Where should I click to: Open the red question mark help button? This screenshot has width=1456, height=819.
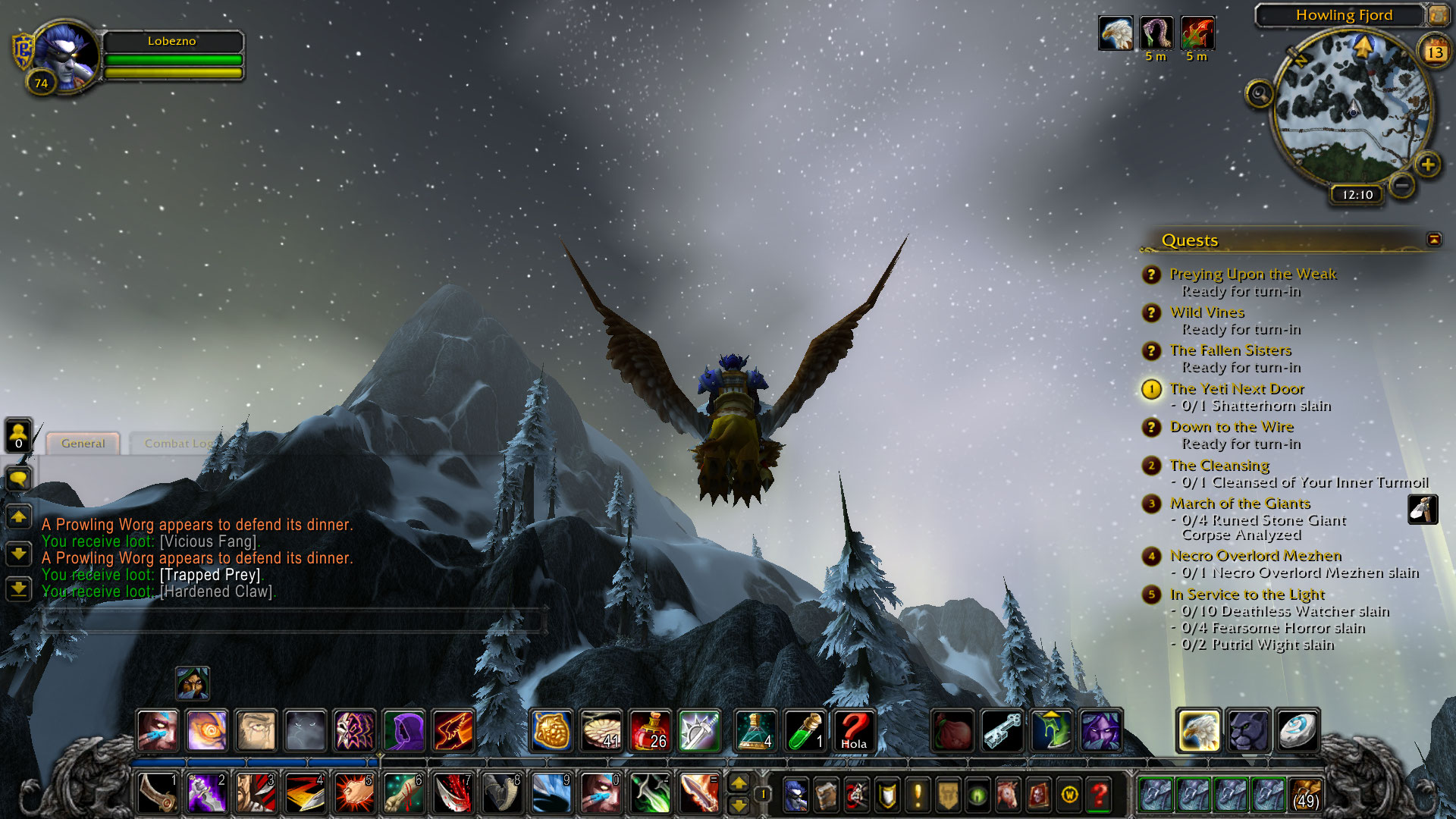(1100, 795)
